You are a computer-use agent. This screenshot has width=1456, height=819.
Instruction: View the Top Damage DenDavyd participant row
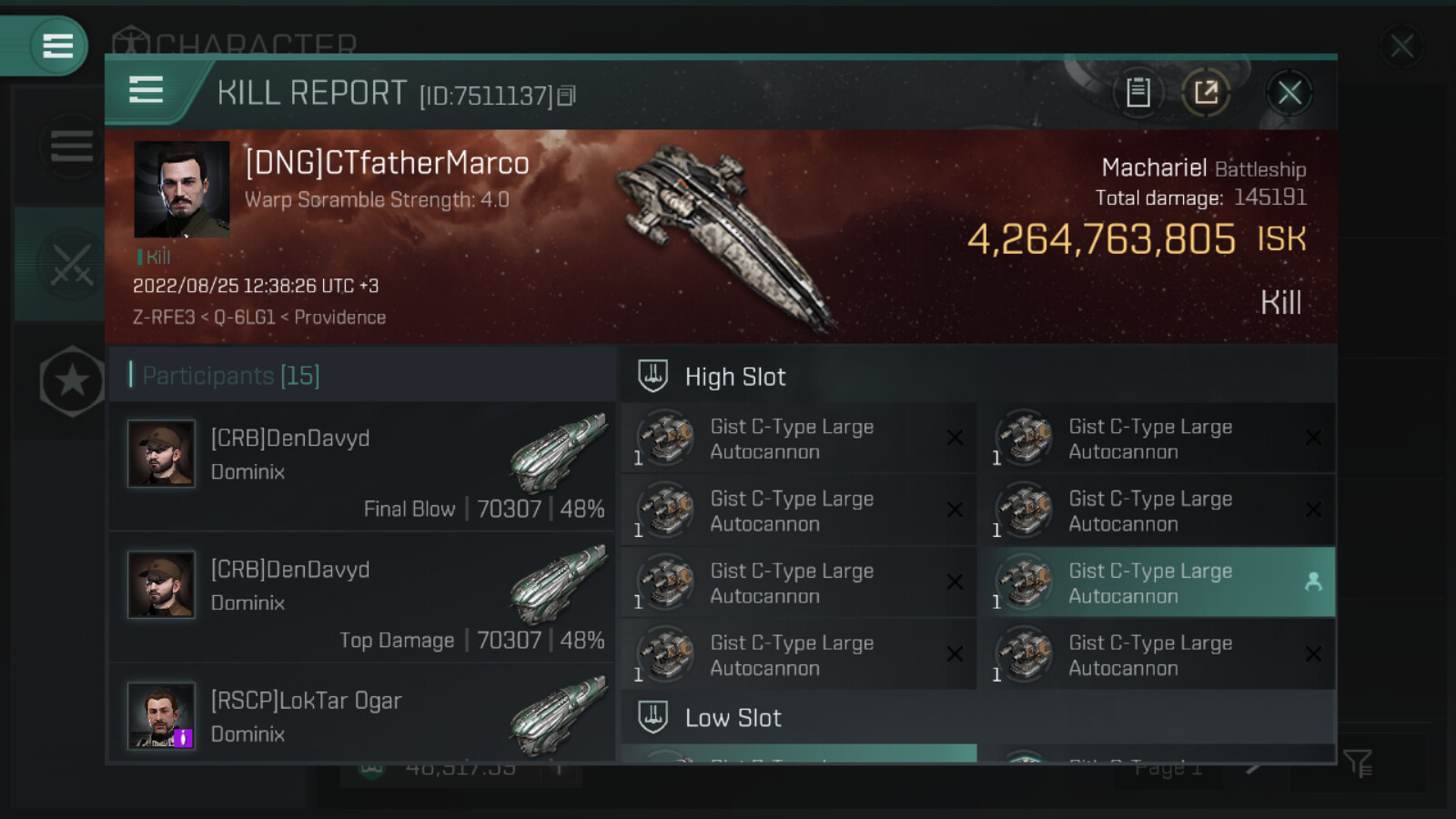[x=362, y=598]
